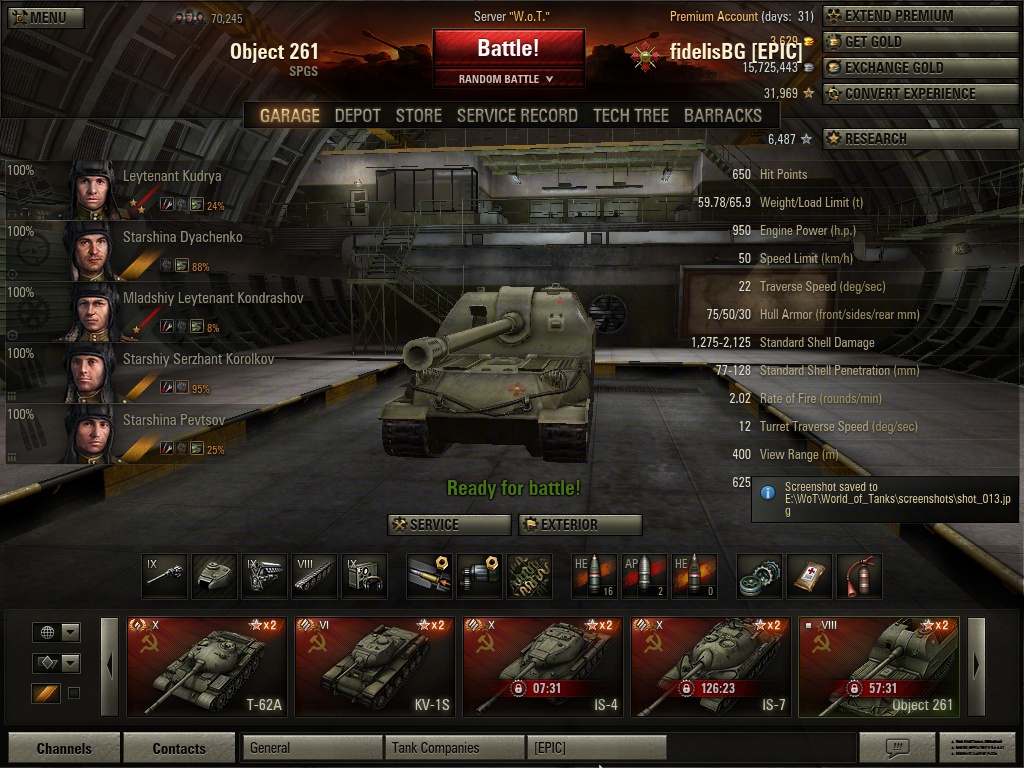Image resolution: width=1024 pixels, height=768 pixels.
Task: Select the T-62A tank in the carousel
Action: tap(207, 667)
